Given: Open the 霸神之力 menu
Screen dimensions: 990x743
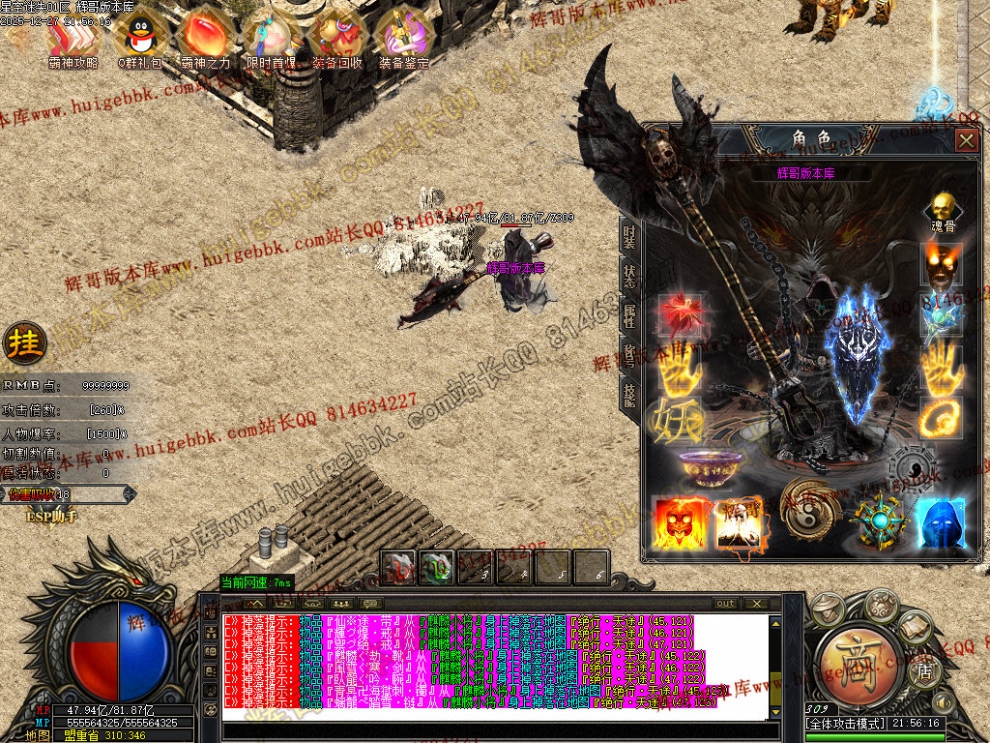Looking at the screenshot, I should tap(206, 35).
